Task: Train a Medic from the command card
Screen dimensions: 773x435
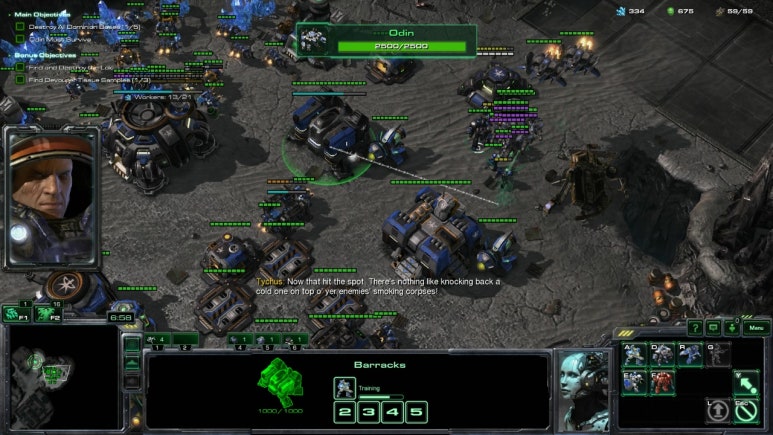Action: pos(634,382)
